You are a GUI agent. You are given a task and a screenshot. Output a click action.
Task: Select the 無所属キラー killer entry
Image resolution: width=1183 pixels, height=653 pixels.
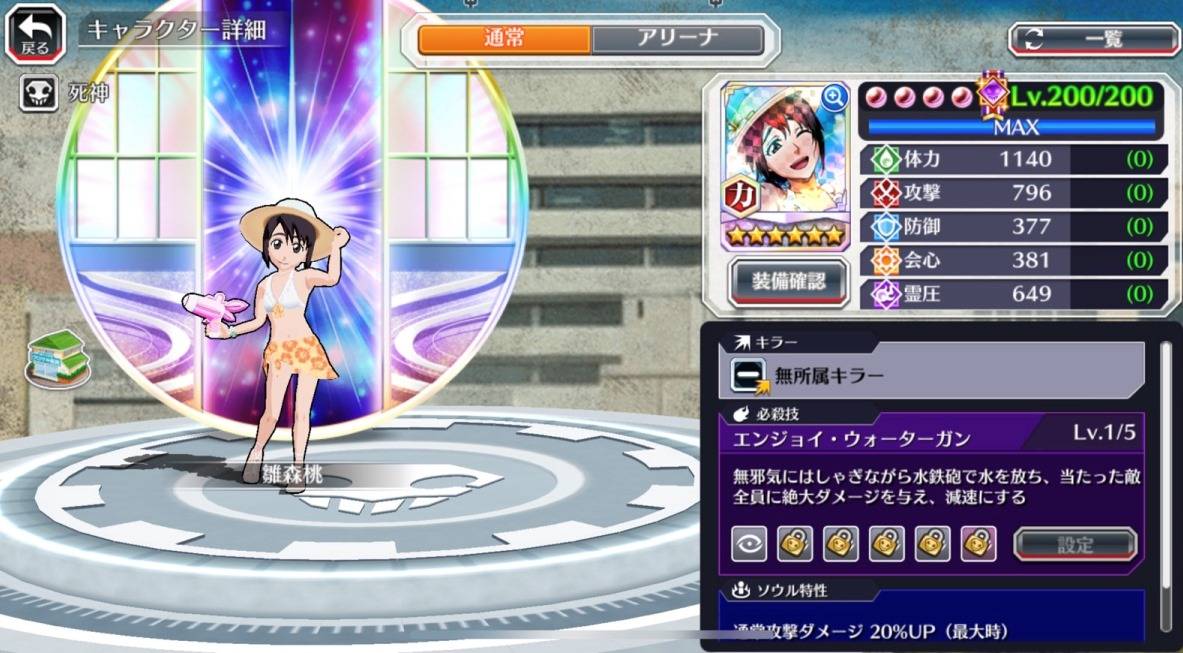point(937,375)
